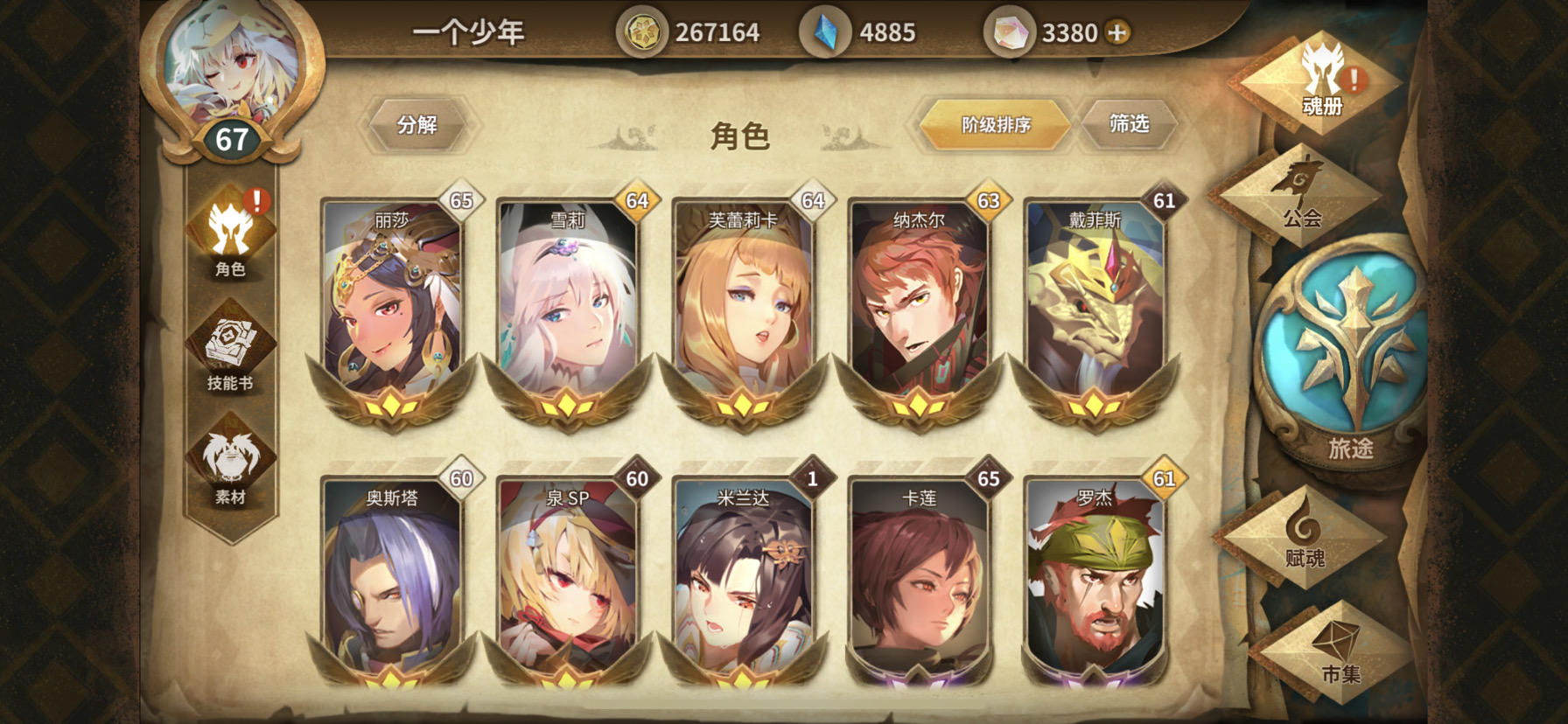Open the 魂册 soul album panel
Viewport: 1568px width, 724px height.
pyautogui.click(x=1324, y=83)
